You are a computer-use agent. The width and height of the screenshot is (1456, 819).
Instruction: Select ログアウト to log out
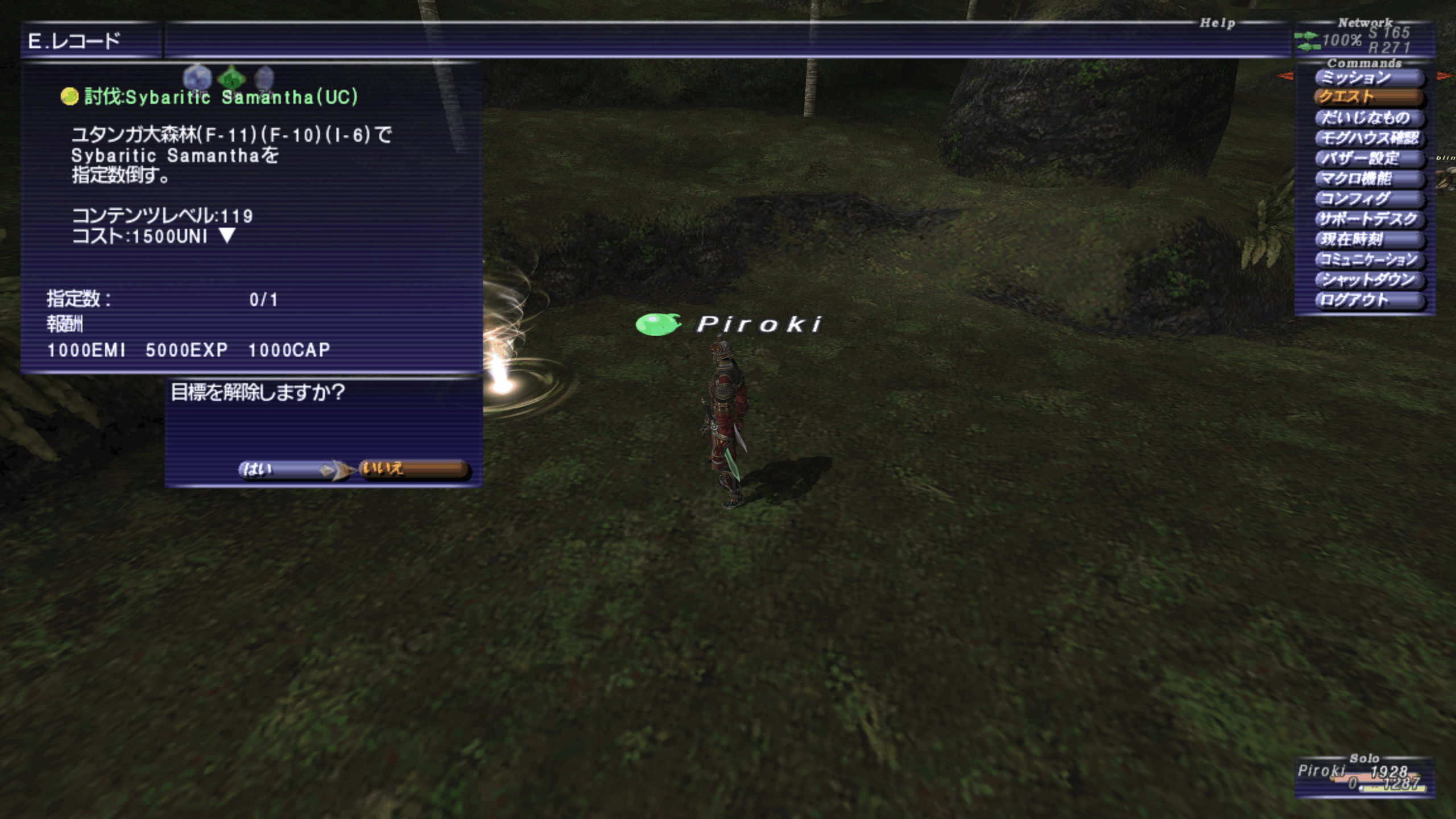[1368, 300]
